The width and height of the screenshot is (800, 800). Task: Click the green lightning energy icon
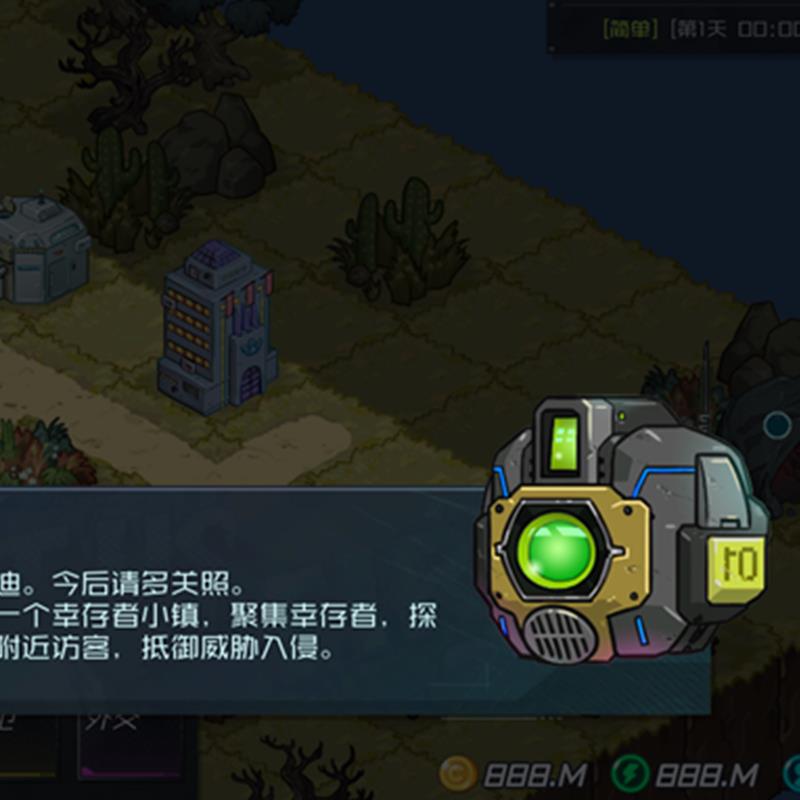click(x=629, y=773)
